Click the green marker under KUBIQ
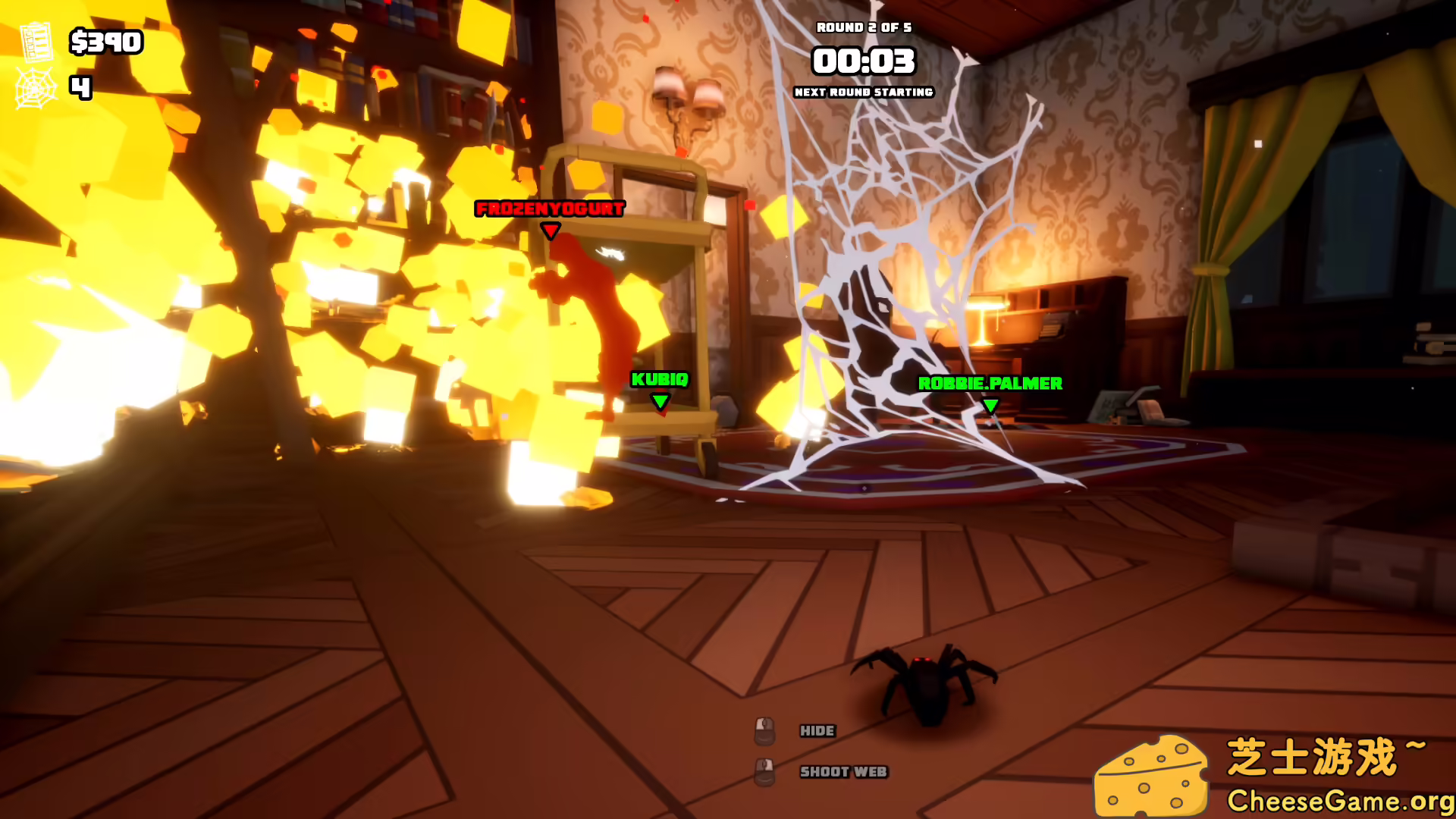 point(659,402)
